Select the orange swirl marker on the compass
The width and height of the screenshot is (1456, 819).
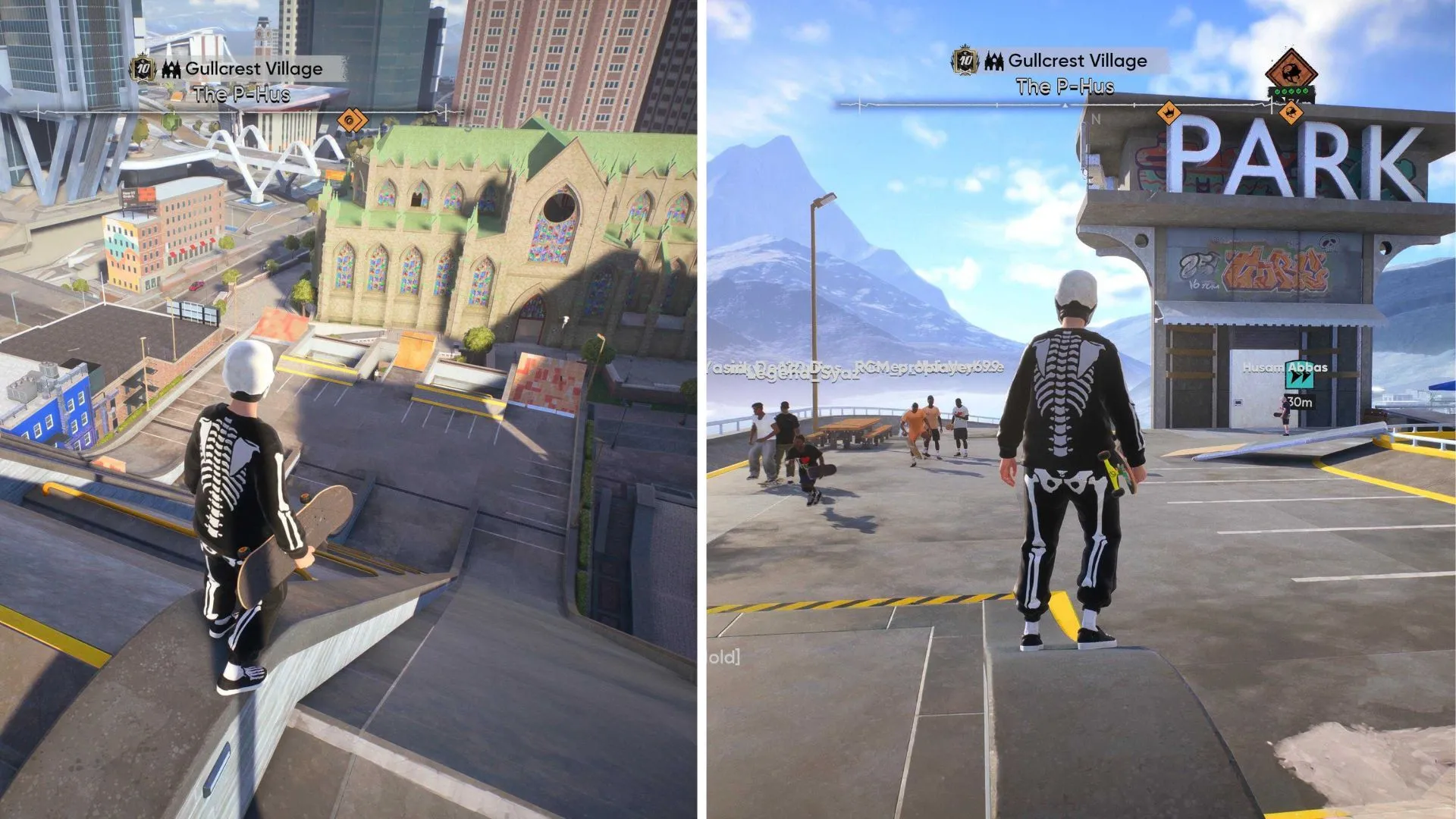[x=350, y=120]
